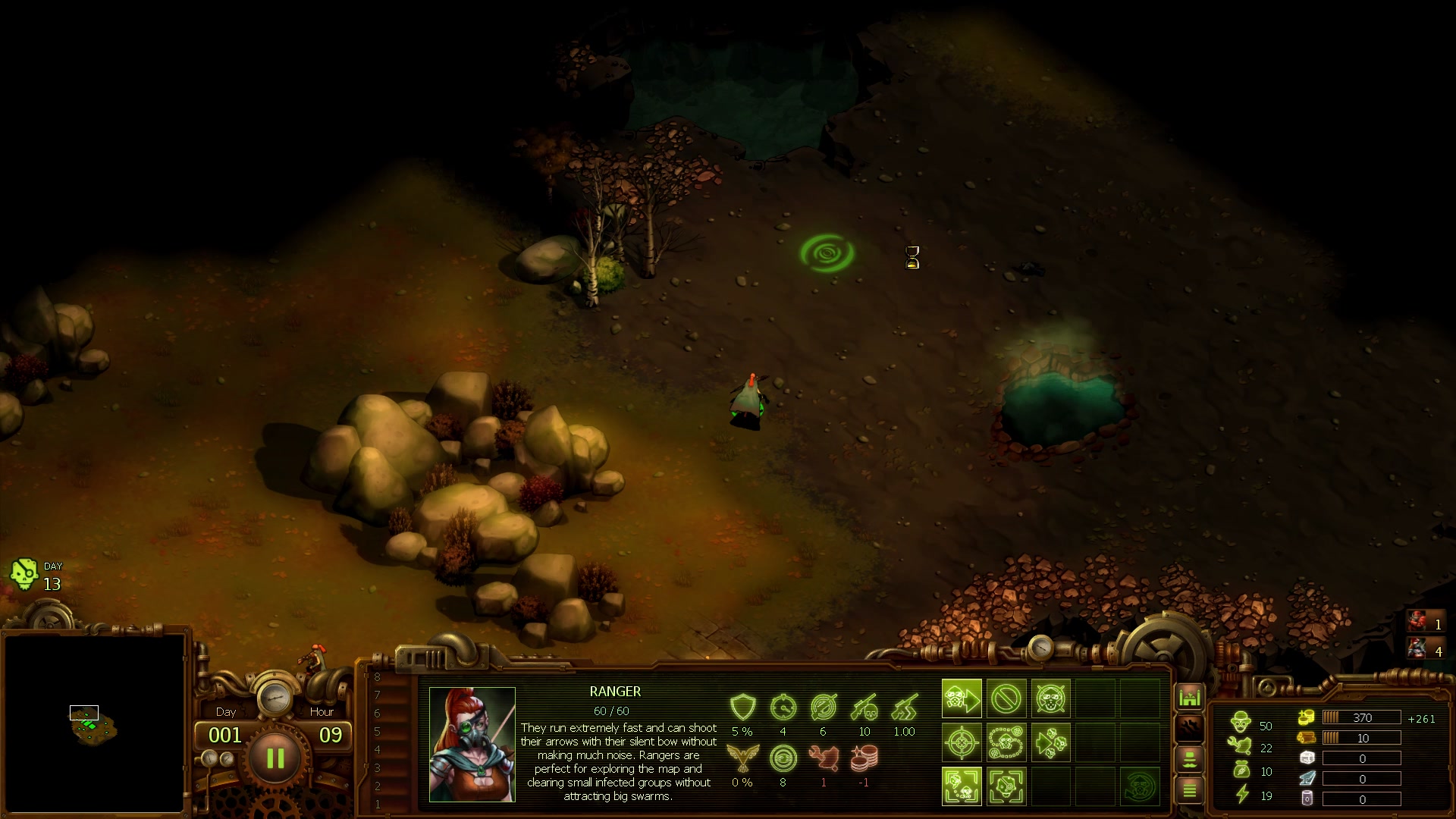
Task: Select the Move command for the Ranger
Action: pos(962,698)
